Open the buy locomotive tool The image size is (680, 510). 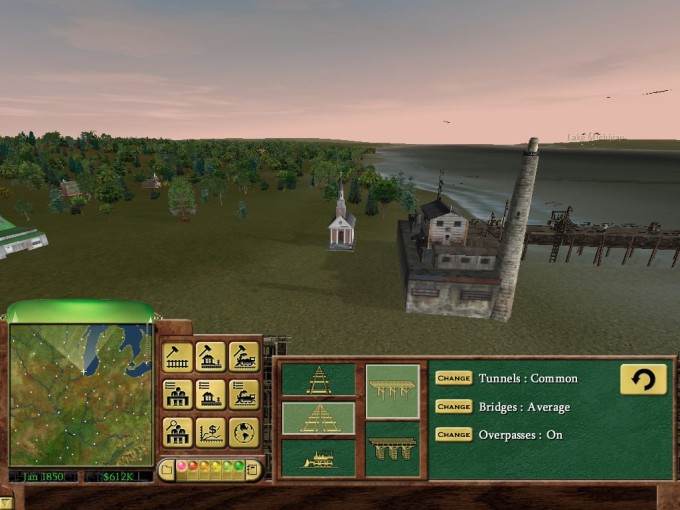(243, 357)
